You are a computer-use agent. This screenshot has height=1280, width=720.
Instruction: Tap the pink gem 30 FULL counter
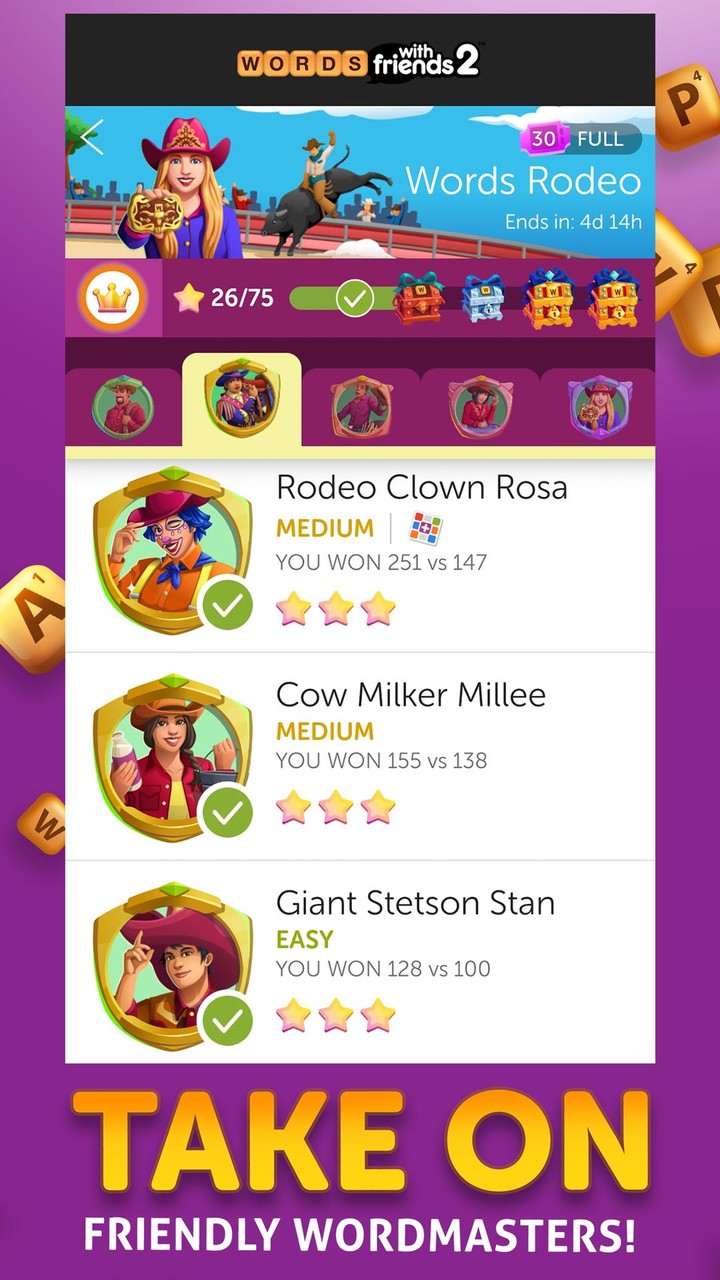pos(581,139)
